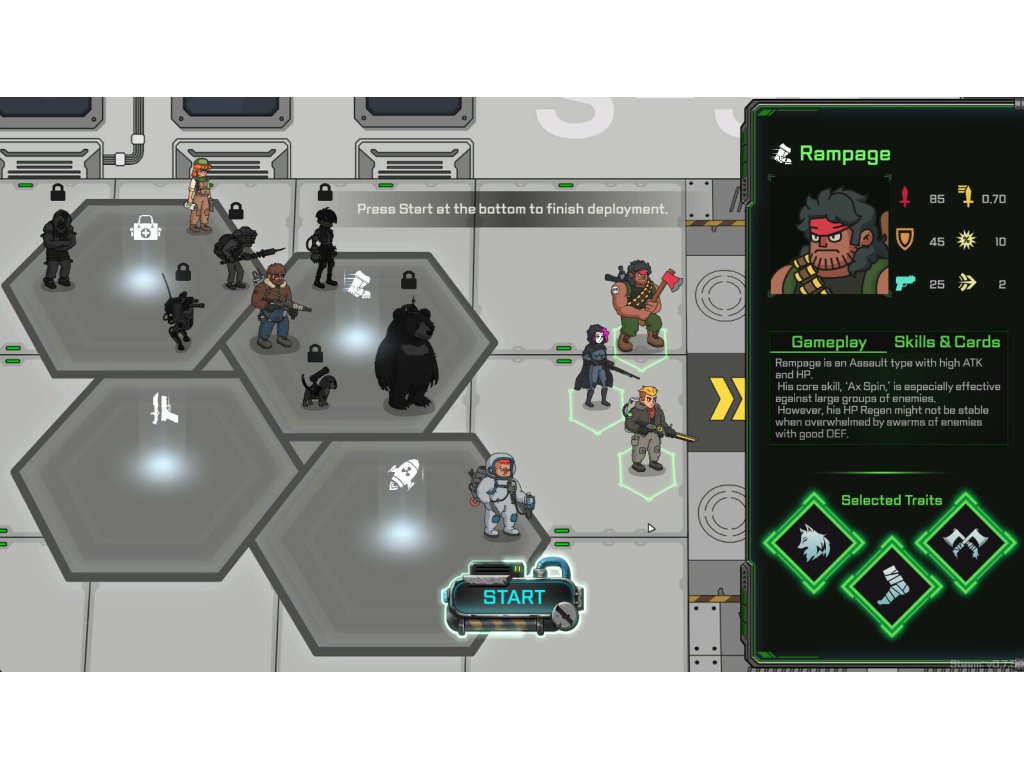Select the wolf head trait
This screenshot has width=1024, height=768.
click(811, 544)
